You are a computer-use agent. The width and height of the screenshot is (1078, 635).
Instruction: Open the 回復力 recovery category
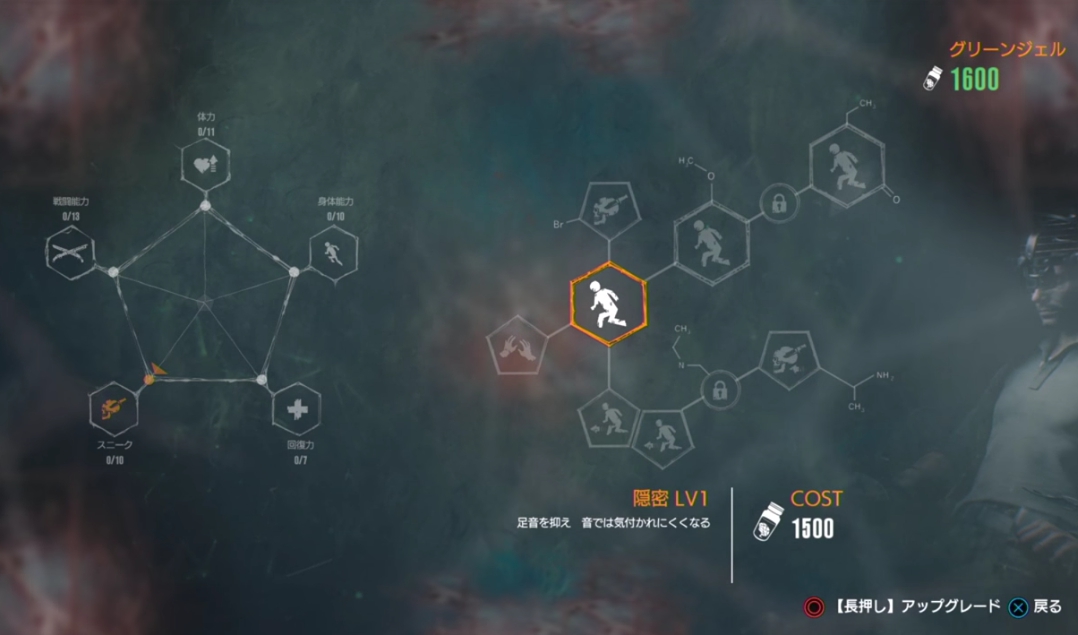pyautogui.click(x=297, y=409)
